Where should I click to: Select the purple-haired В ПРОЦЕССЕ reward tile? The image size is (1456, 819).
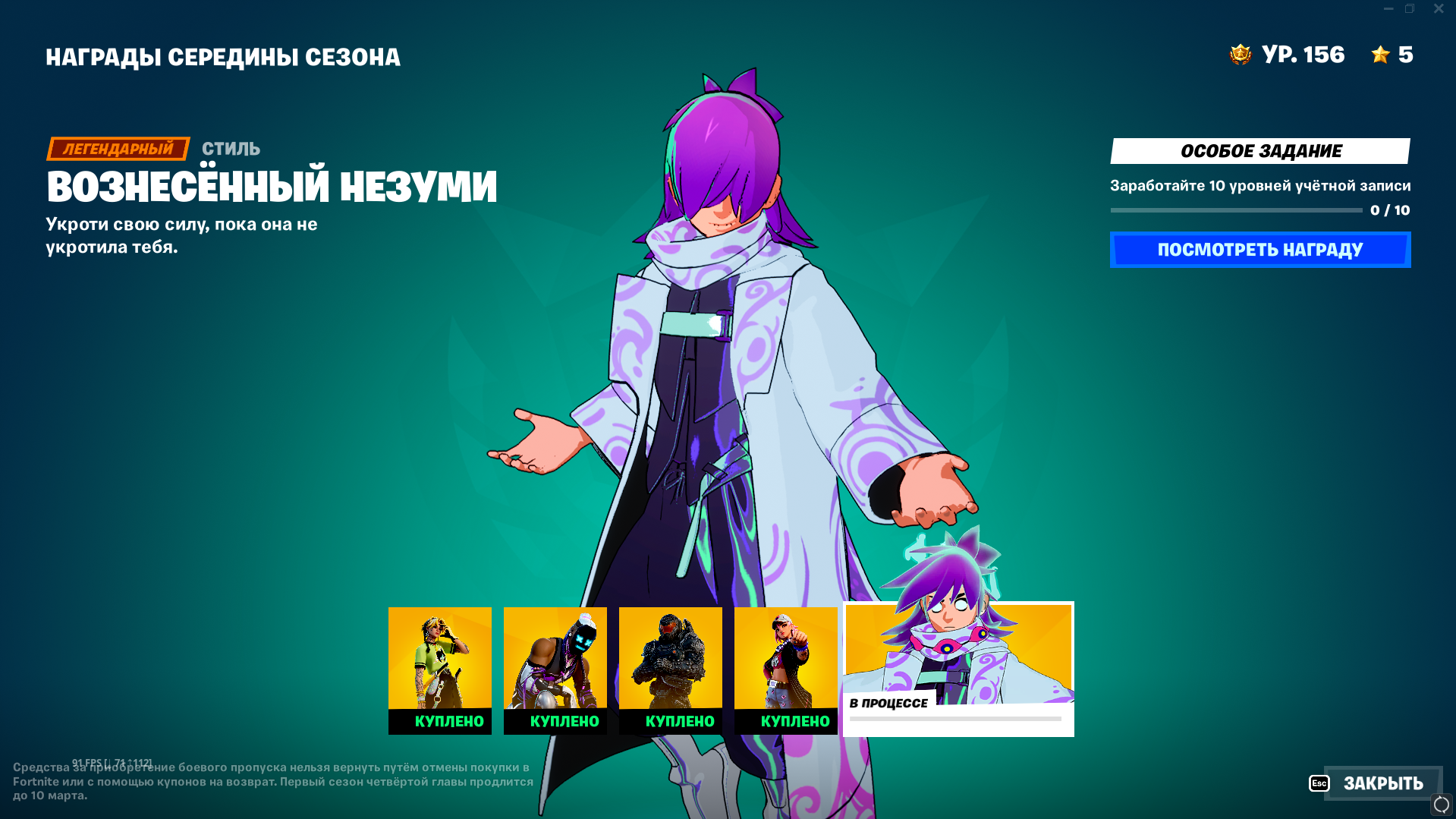coord(958,669)
